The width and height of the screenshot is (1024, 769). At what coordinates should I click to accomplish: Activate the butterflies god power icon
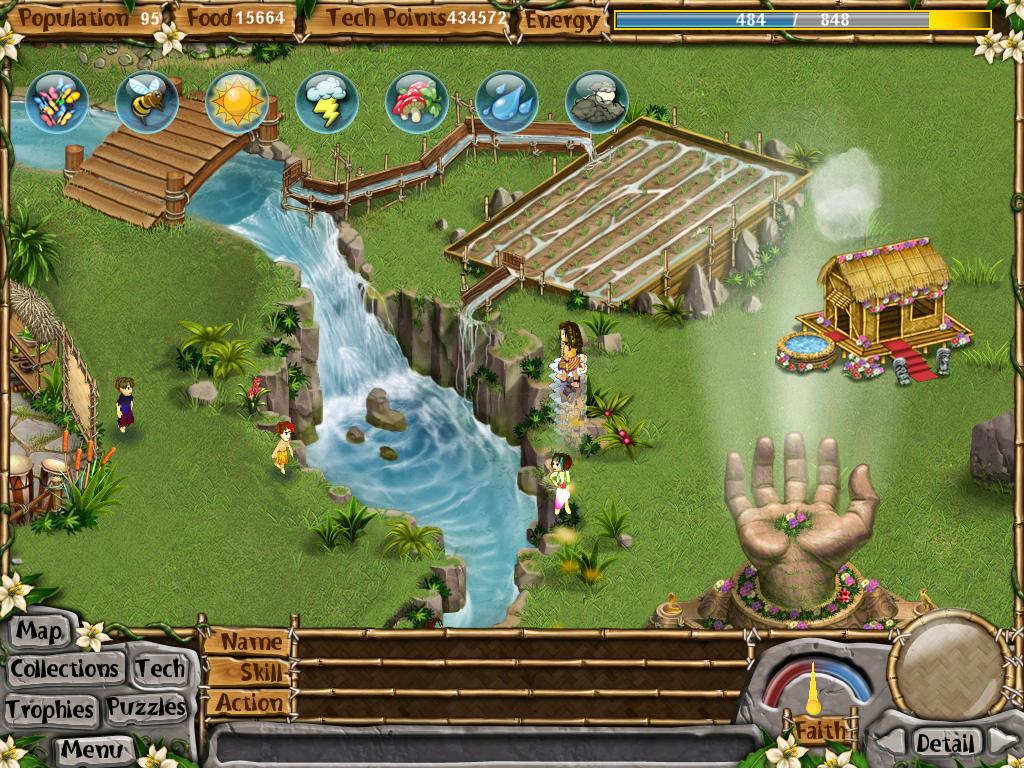(57, 102)
